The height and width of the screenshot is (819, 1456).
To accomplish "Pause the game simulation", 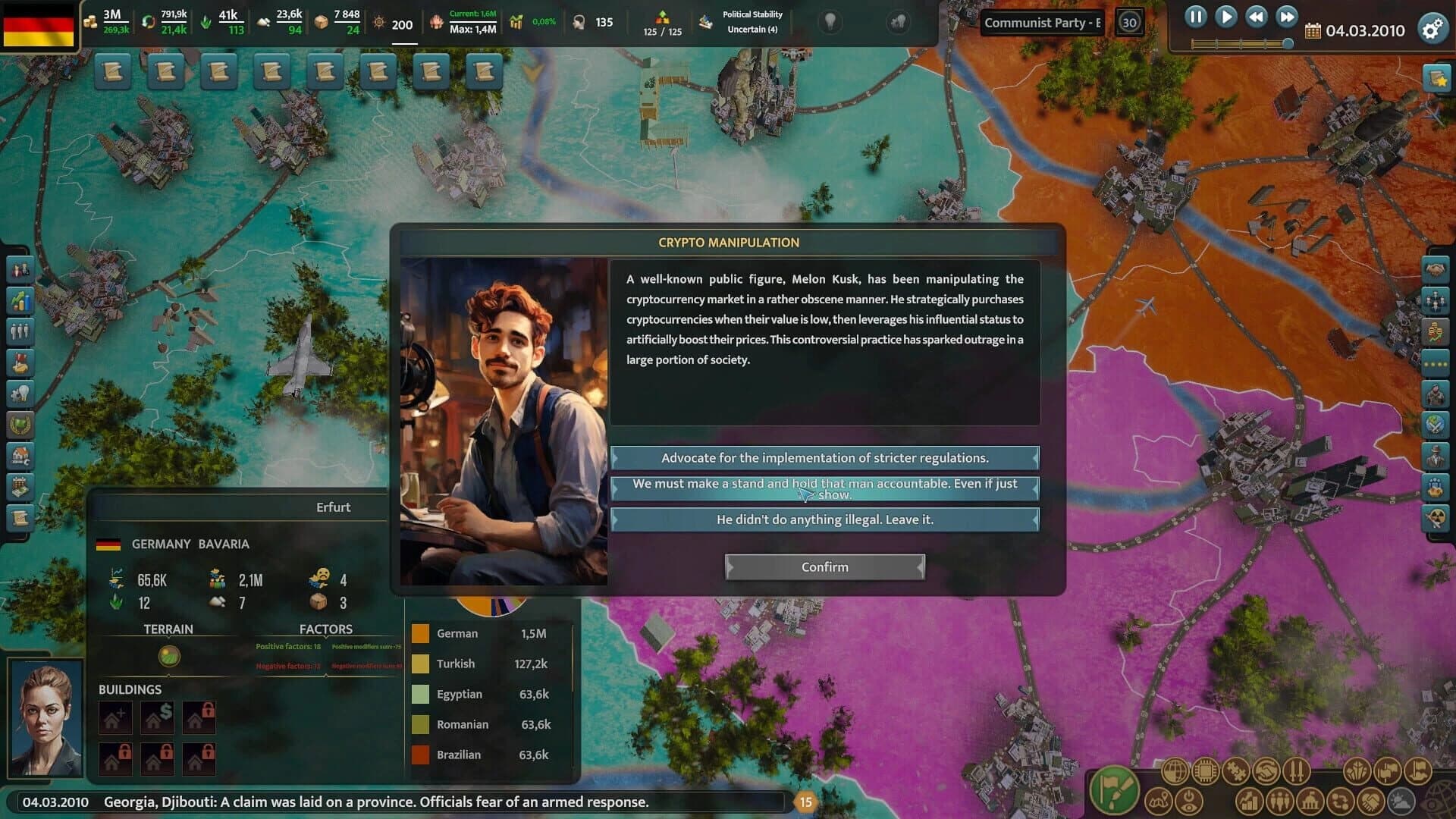I will [1197, 17].
